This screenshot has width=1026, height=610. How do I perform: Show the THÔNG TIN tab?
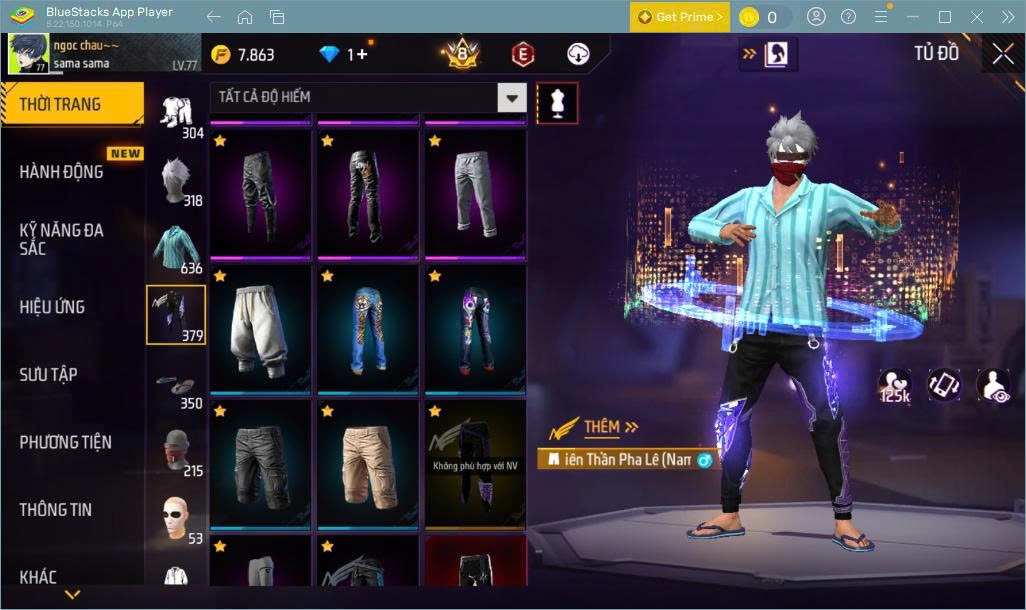pyautogui.click(x=56, y=509)
